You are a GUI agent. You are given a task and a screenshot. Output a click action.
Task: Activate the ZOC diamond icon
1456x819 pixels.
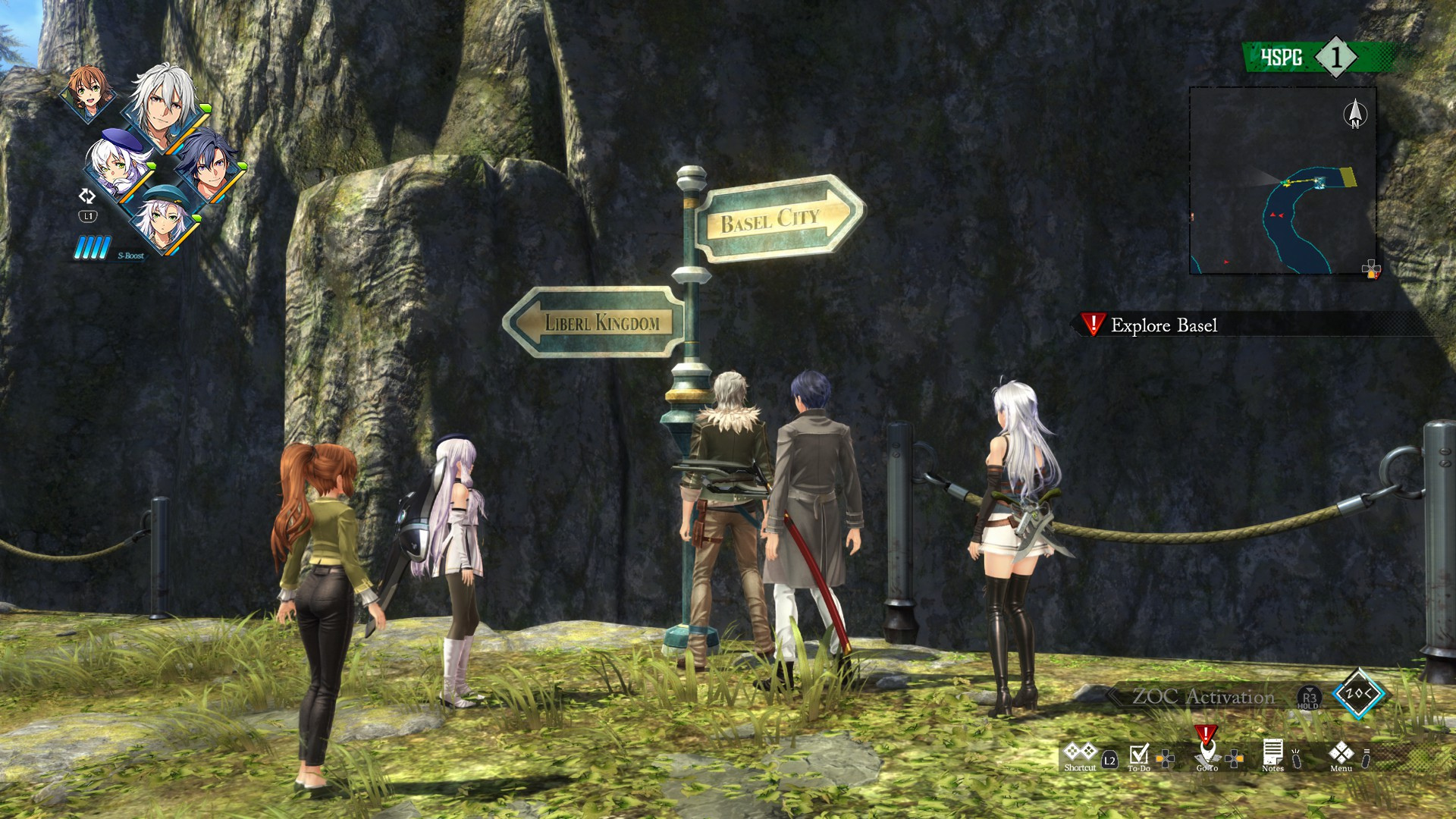pos(1358,693)
